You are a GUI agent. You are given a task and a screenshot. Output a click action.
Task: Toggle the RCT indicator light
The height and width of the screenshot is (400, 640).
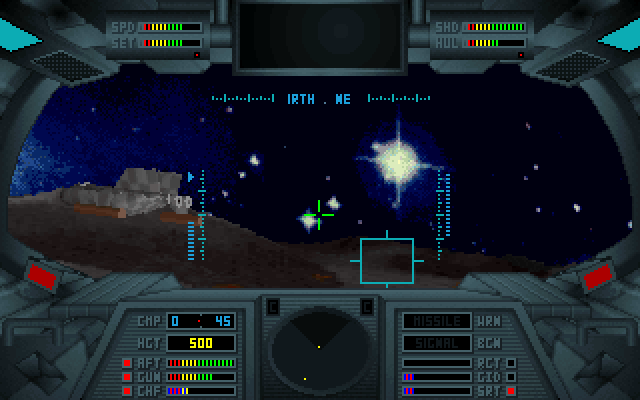[511, 362]
